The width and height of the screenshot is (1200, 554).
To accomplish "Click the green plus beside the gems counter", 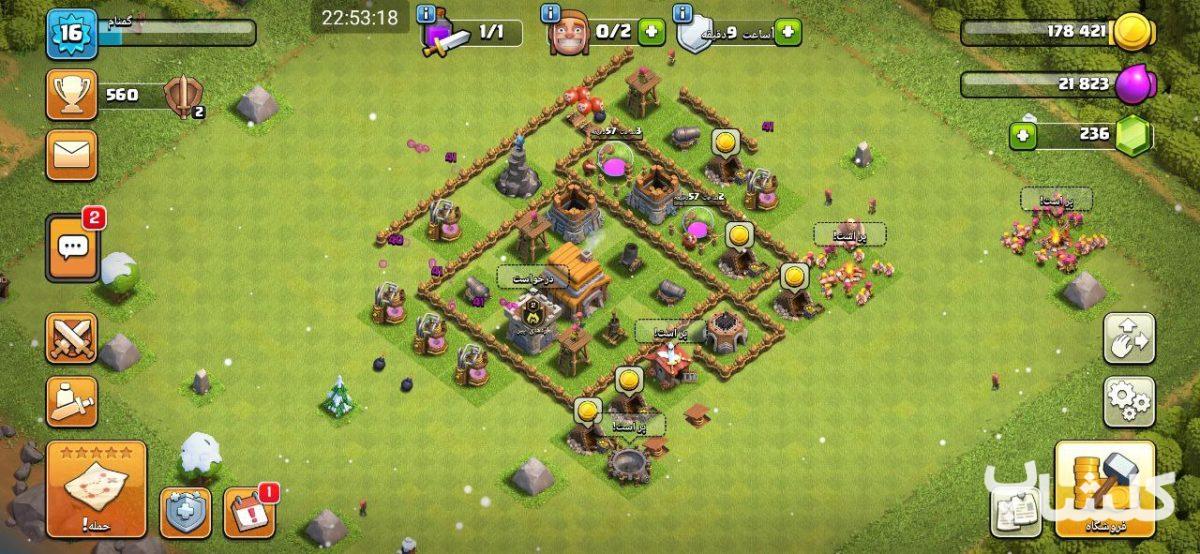I will (x=1021, y=136).
